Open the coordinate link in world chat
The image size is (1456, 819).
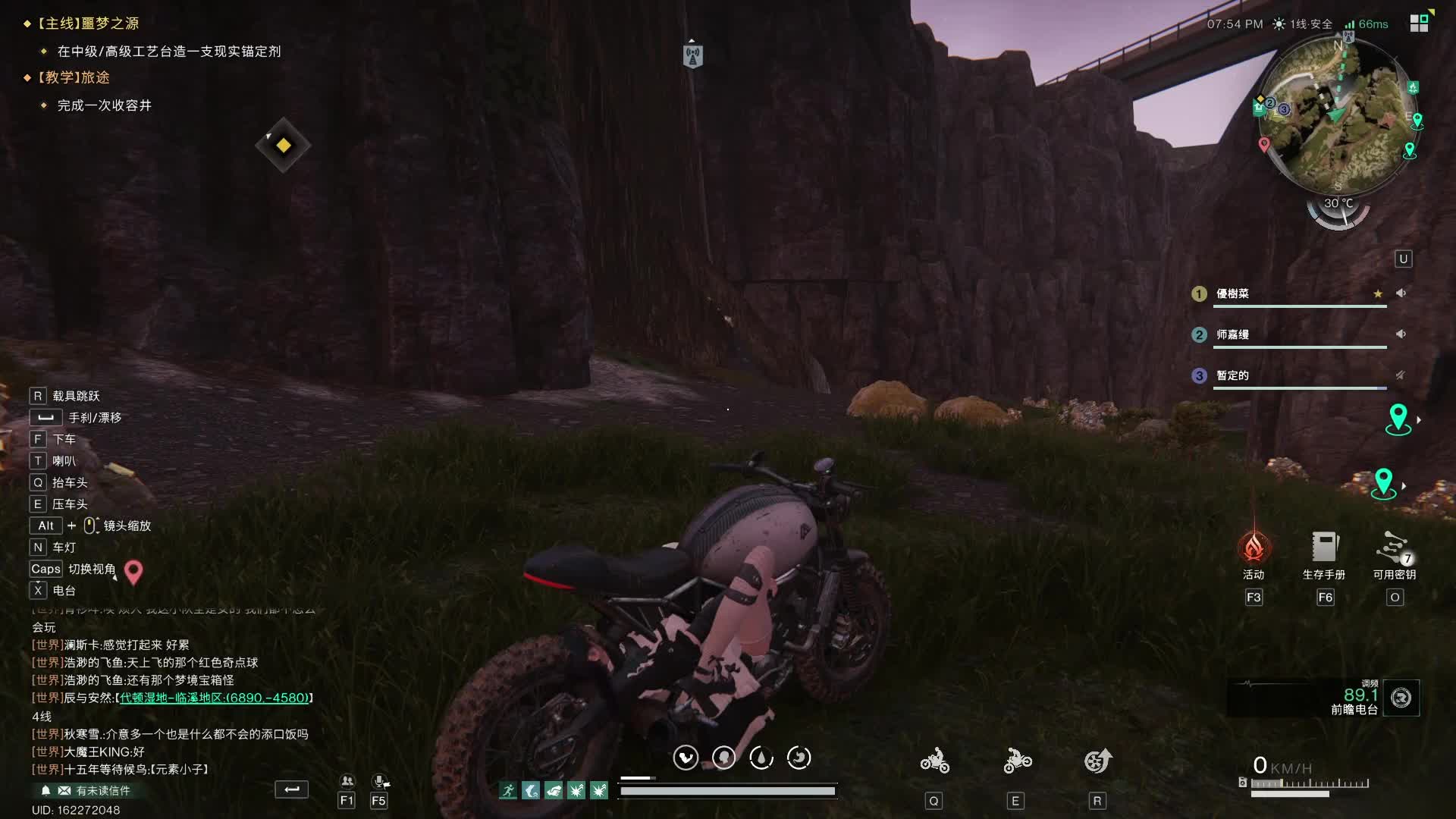coord(214,698)
